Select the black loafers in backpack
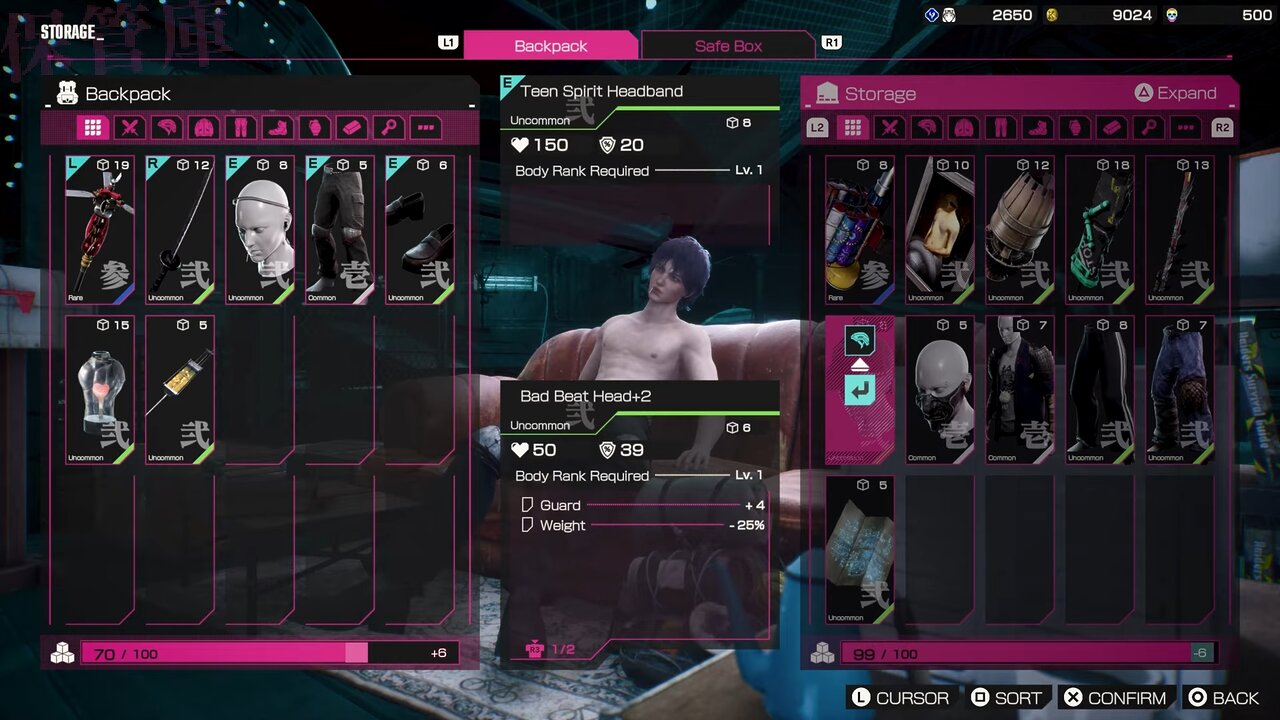Image resolution: width=1280 pixels, height=720 pixels. [420, 230]
